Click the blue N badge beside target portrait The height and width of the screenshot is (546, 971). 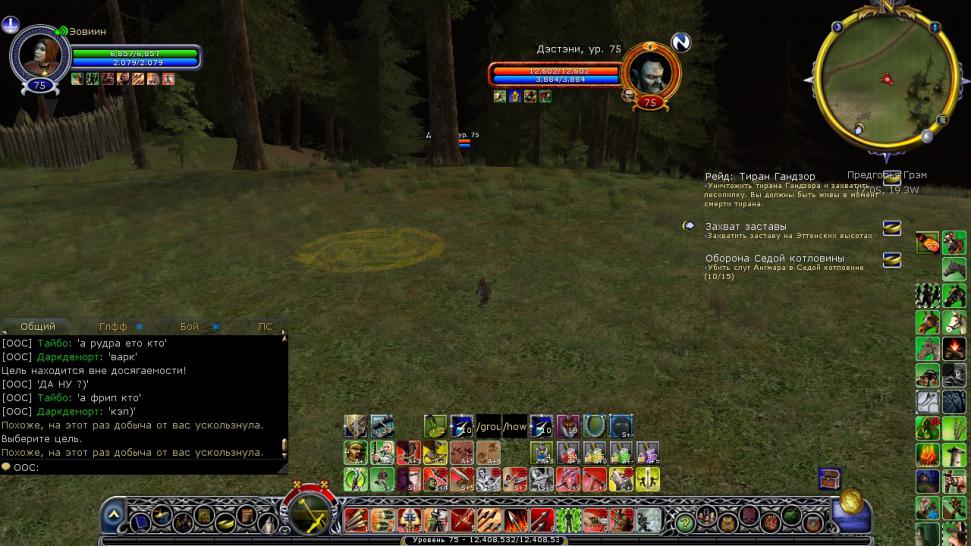(681, 42)
